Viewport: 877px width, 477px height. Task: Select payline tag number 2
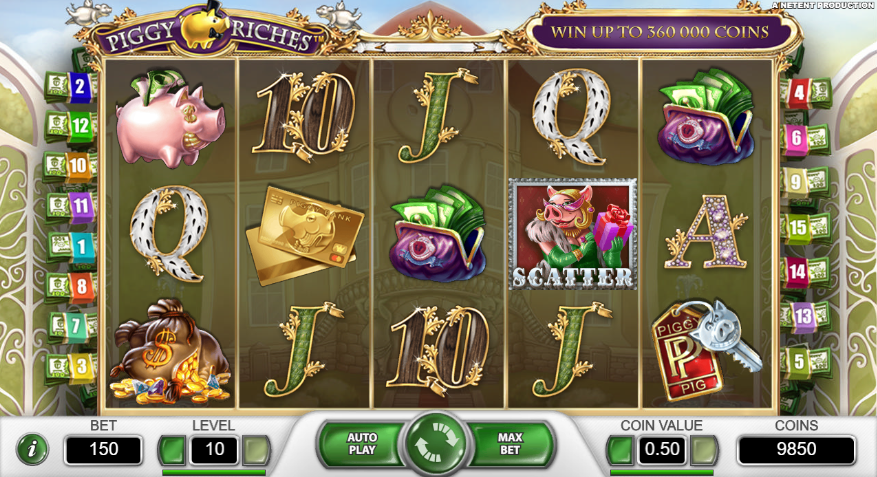click(x=80, y=87)
